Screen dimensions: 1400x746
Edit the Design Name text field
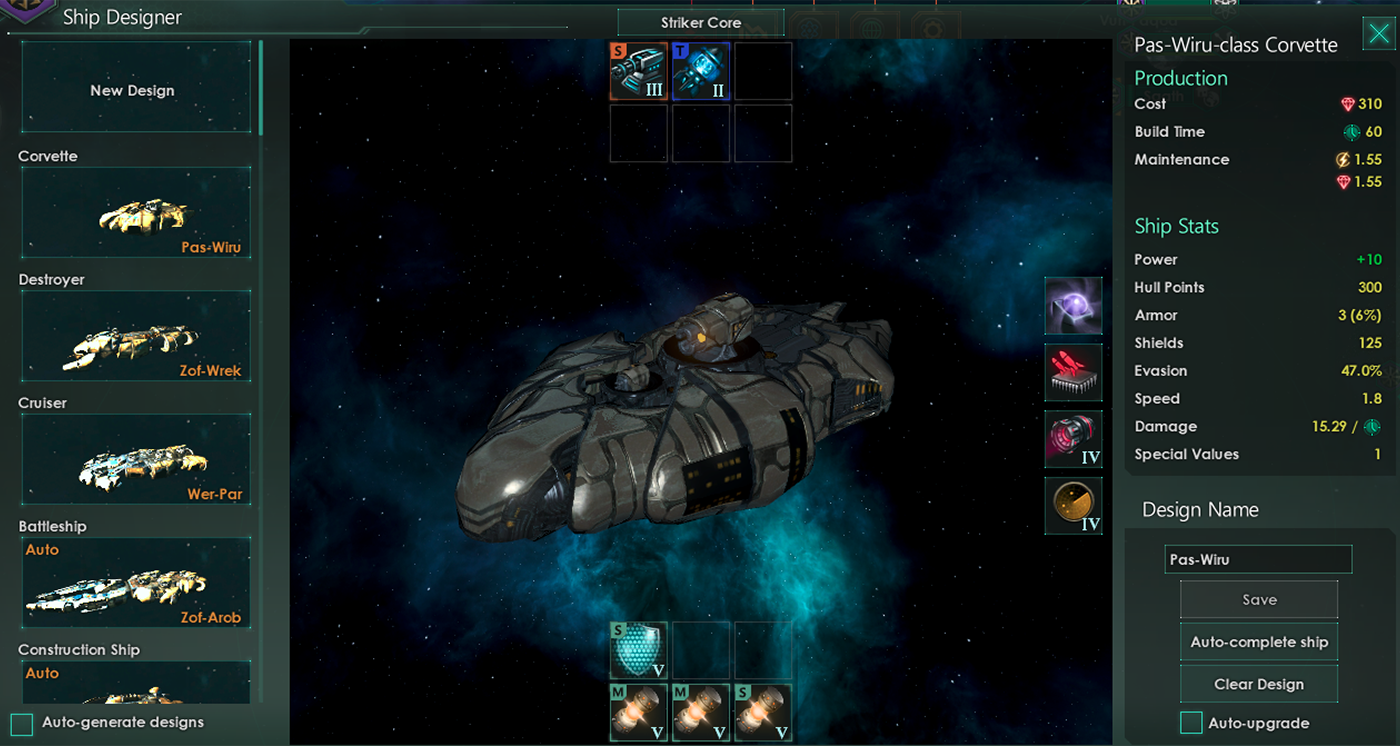[x=1258, y=559]
